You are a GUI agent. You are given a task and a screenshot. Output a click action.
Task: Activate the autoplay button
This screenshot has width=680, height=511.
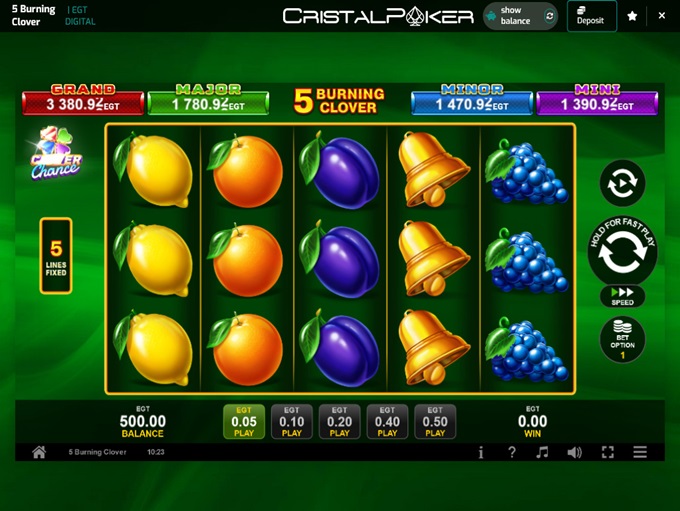pos(622,184)
